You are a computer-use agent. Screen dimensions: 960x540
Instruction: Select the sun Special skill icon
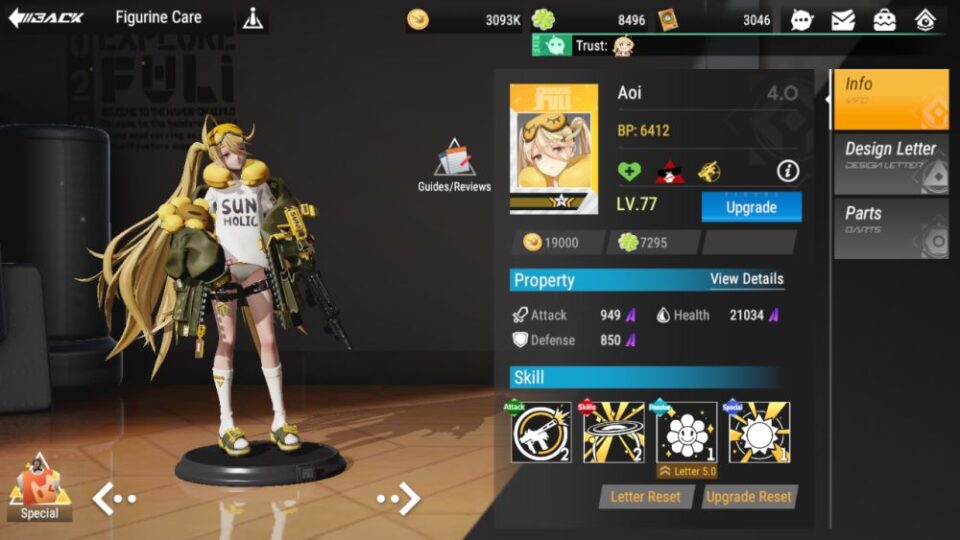tap(759, 432)
